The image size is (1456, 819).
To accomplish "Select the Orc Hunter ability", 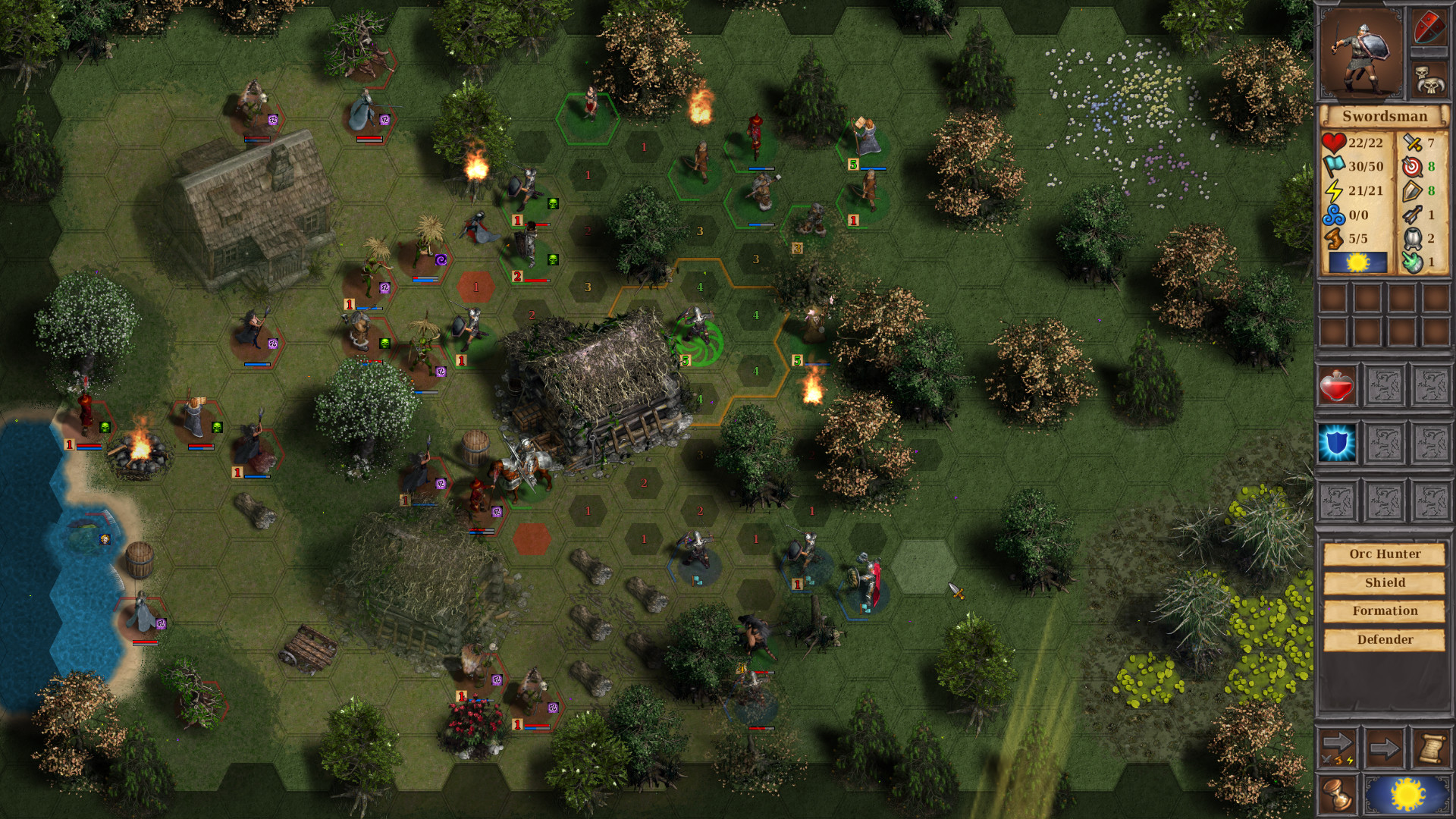I will 1383,554.
